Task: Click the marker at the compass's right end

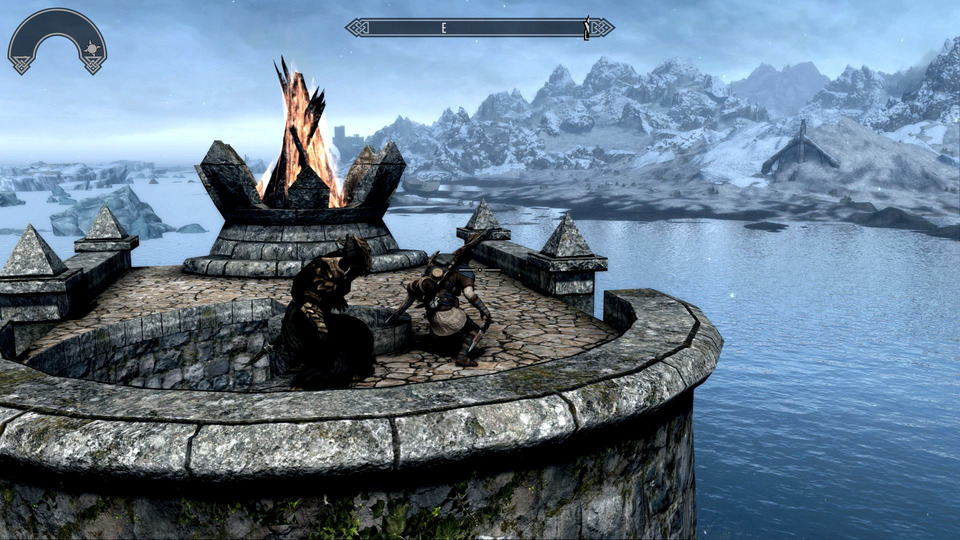Action: pos(587,27)
